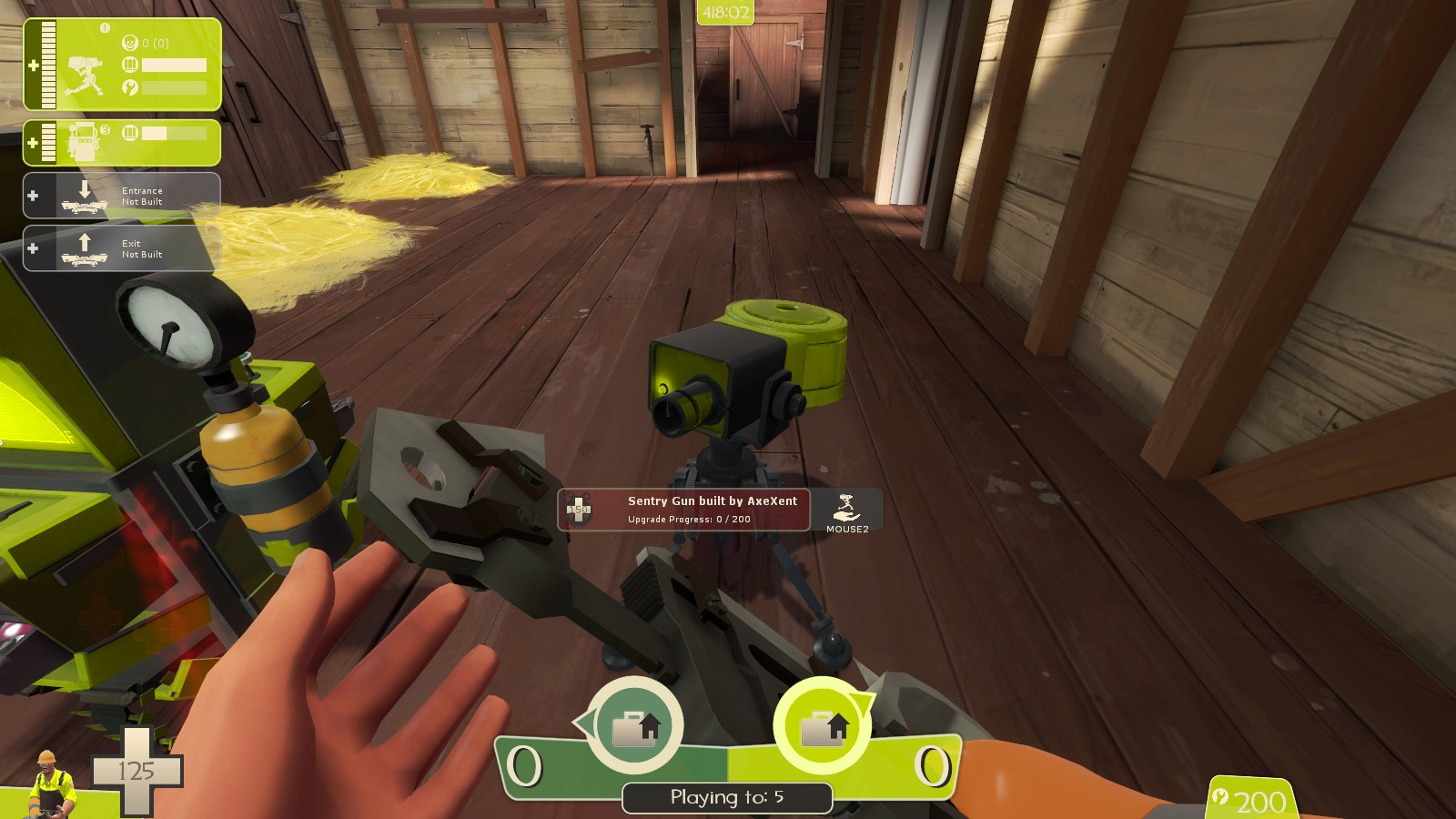Click the wrench icon on the sentry panel
This screenshot has height=819, width=1456.
pyautogui.click(x=130, y=87)
